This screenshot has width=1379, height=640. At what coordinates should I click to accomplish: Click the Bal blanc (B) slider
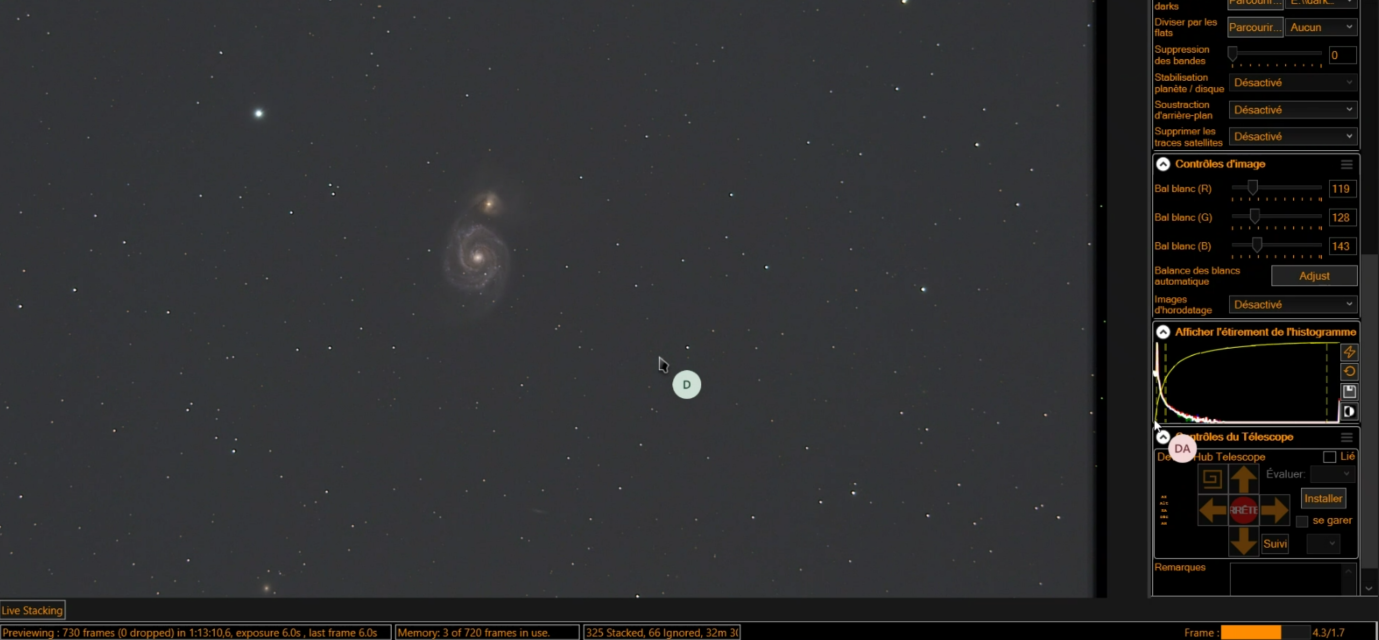point(1276,245)
